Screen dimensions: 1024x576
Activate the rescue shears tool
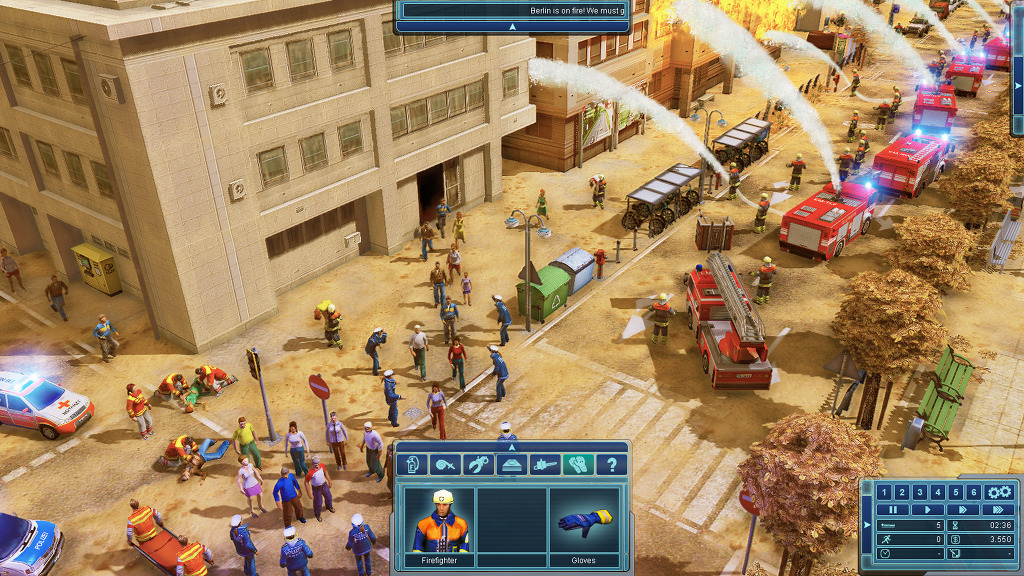pos(478,464)
